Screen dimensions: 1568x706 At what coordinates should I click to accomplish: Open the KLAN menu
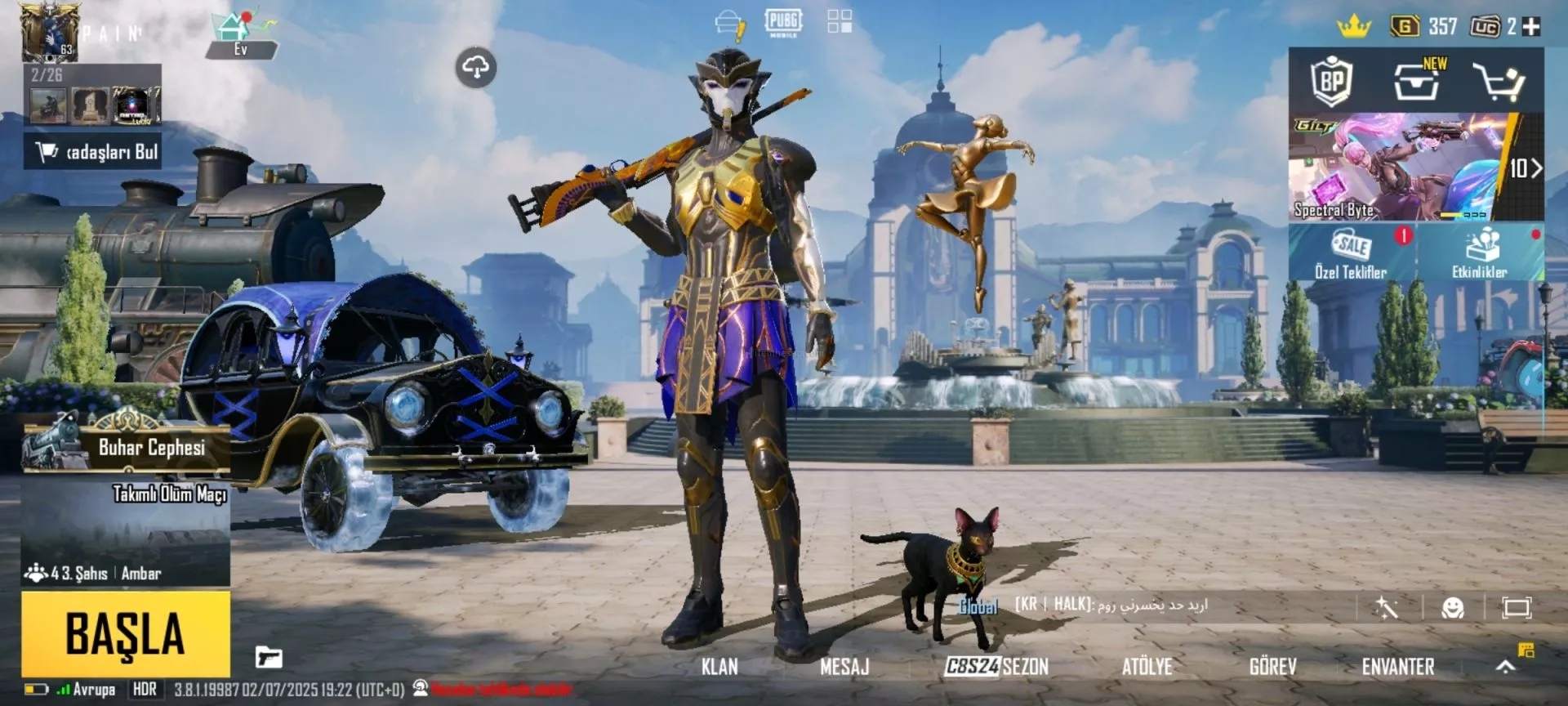(x=719, y=667)
